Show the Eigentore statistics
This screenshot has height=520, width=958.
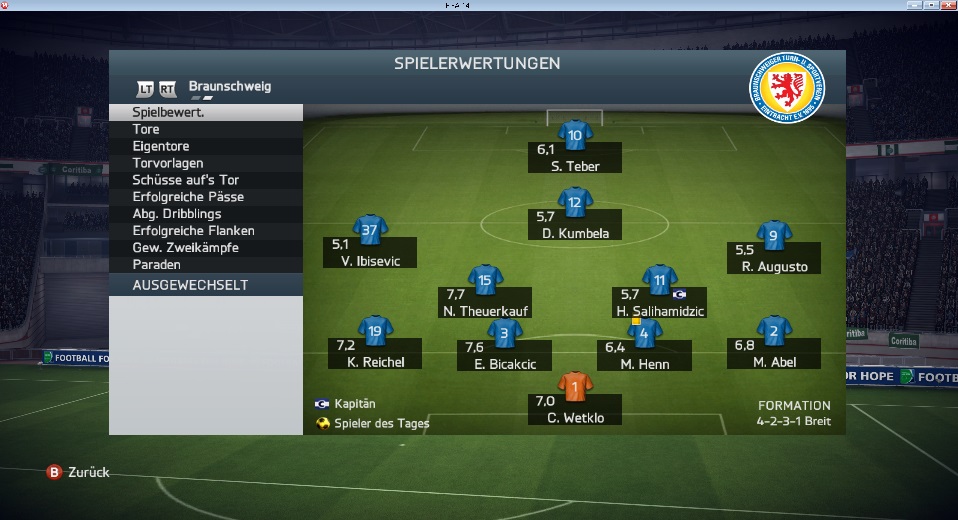coord(205,146)
